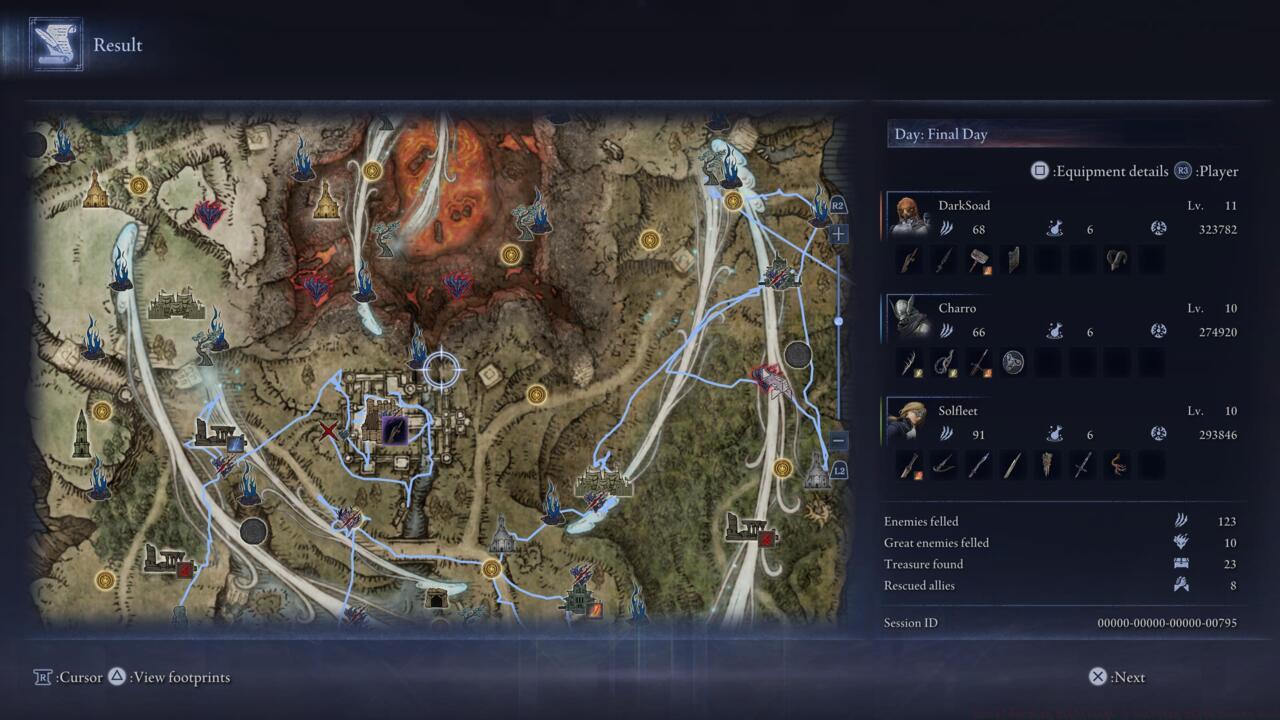Select DarkSoad's hammer weapon icon
The height and width of the screenshot is (720, 1280).
[980, 259]
